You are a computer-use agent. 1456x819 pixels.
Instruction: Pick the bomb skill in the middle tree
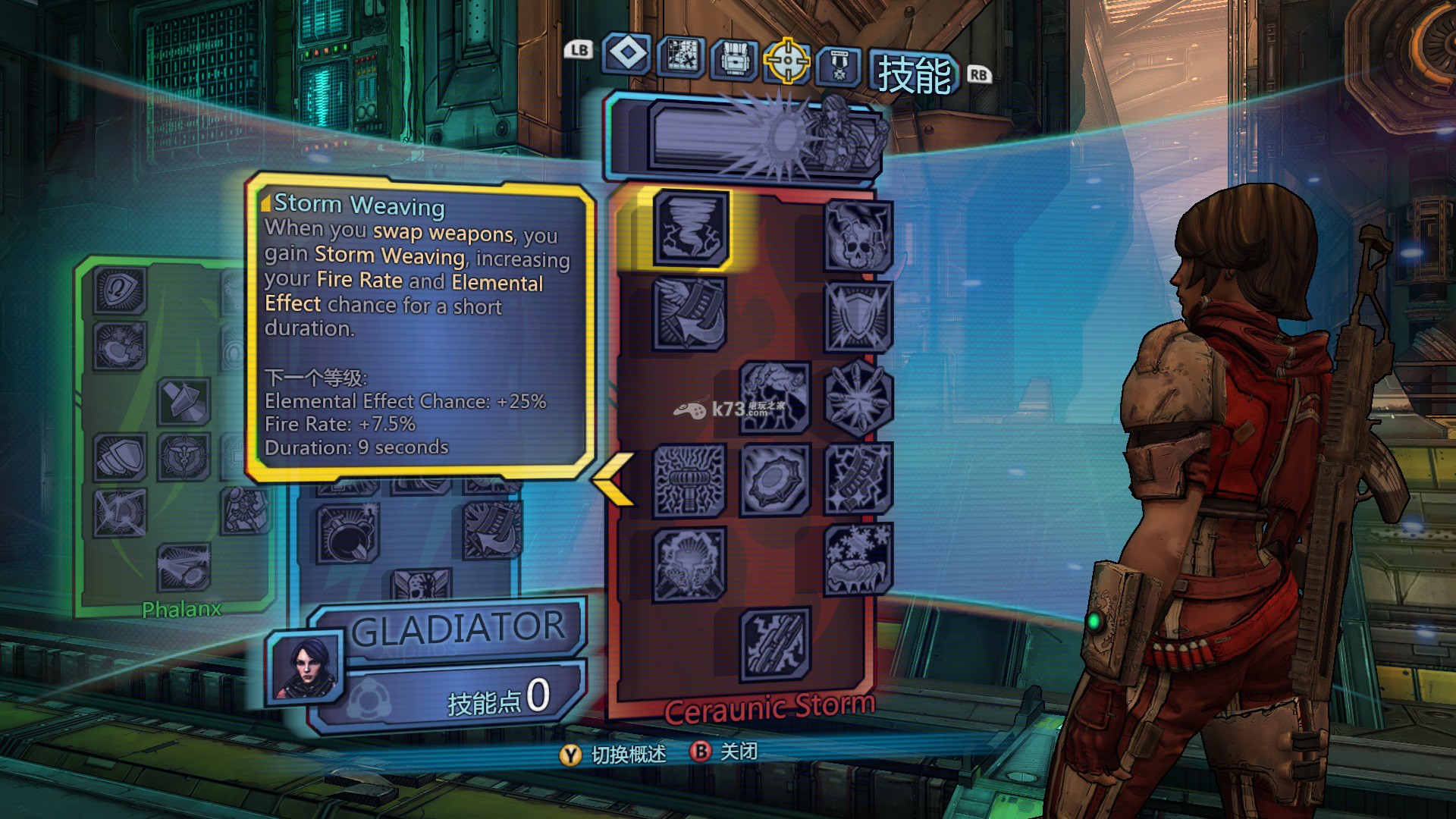347,534
